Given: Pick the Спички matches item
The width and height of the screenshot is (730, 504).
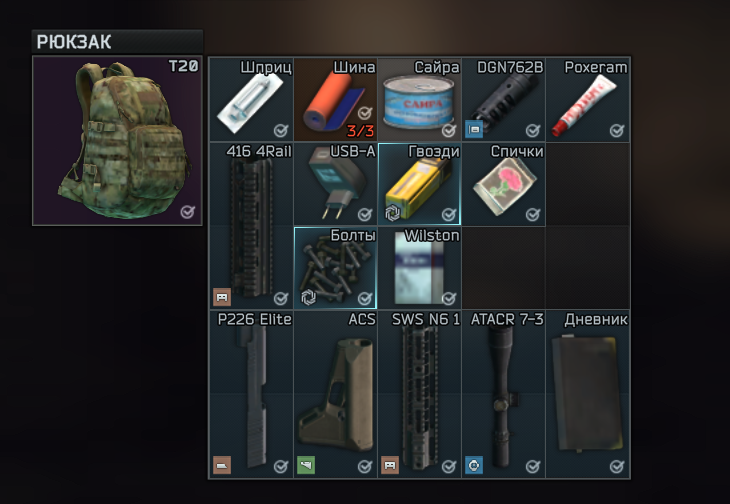Looking at the screenshot, I should [503, 185].
